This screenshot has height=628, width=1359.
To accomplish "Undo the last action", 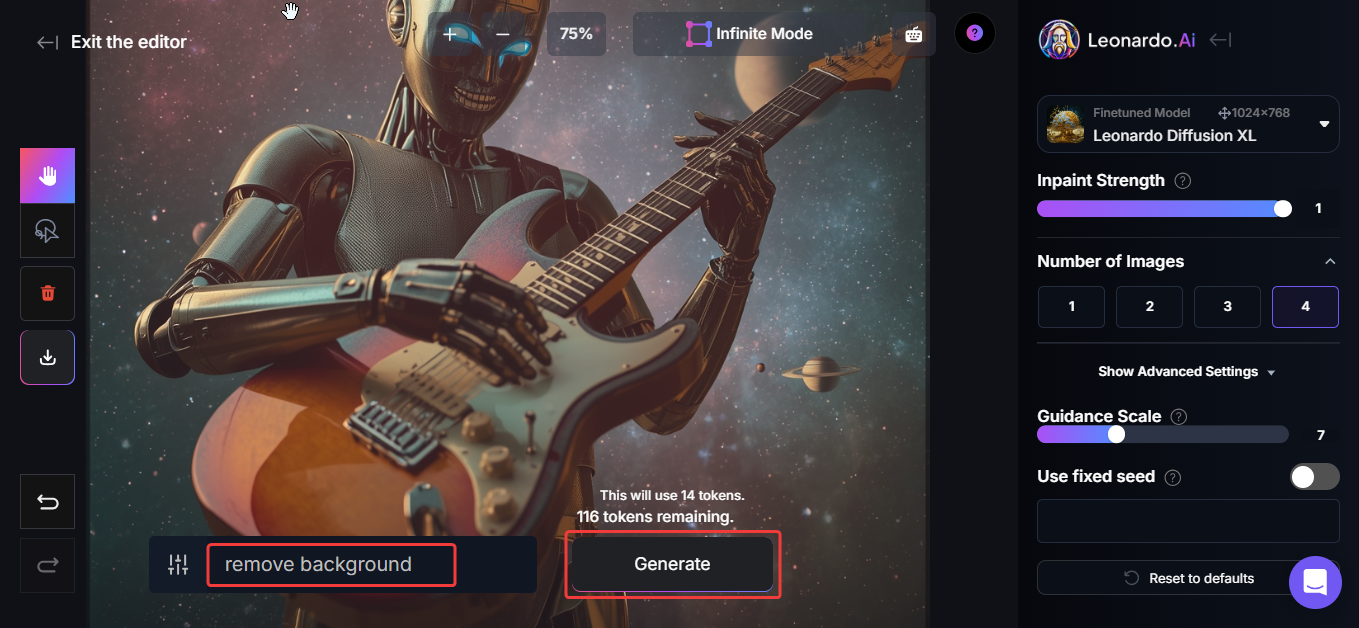I will [x=48, y=501].
